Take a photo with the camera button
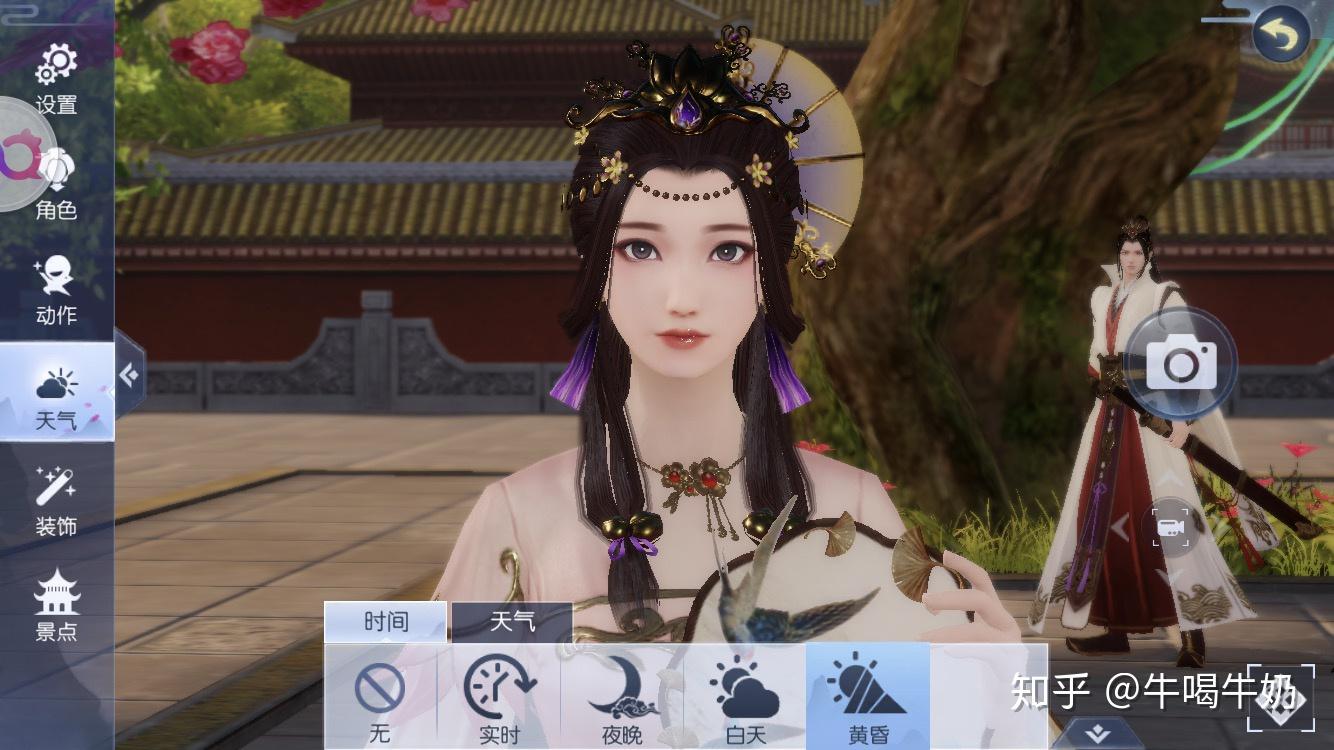This screenshot has width=1334, height=750. pyautogui.click(x=1181, y=362)
